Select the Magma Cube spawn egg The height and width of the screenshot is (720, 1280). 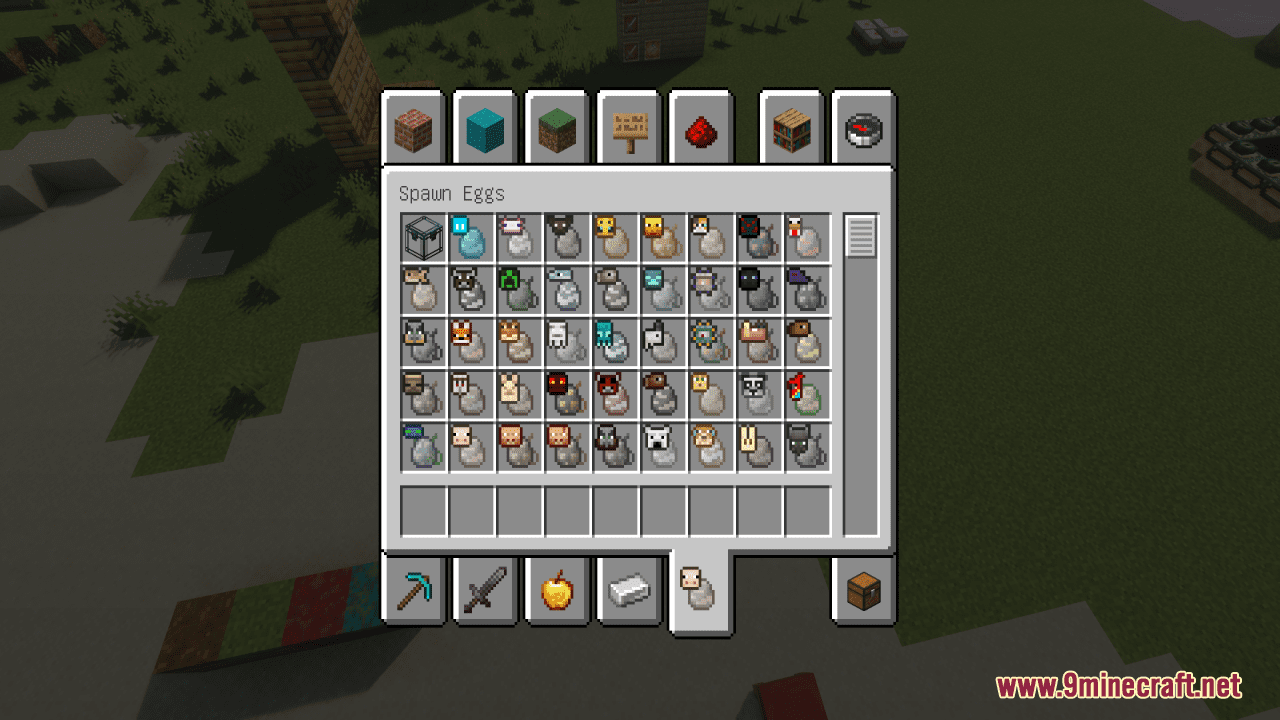[x=567, y=394]
